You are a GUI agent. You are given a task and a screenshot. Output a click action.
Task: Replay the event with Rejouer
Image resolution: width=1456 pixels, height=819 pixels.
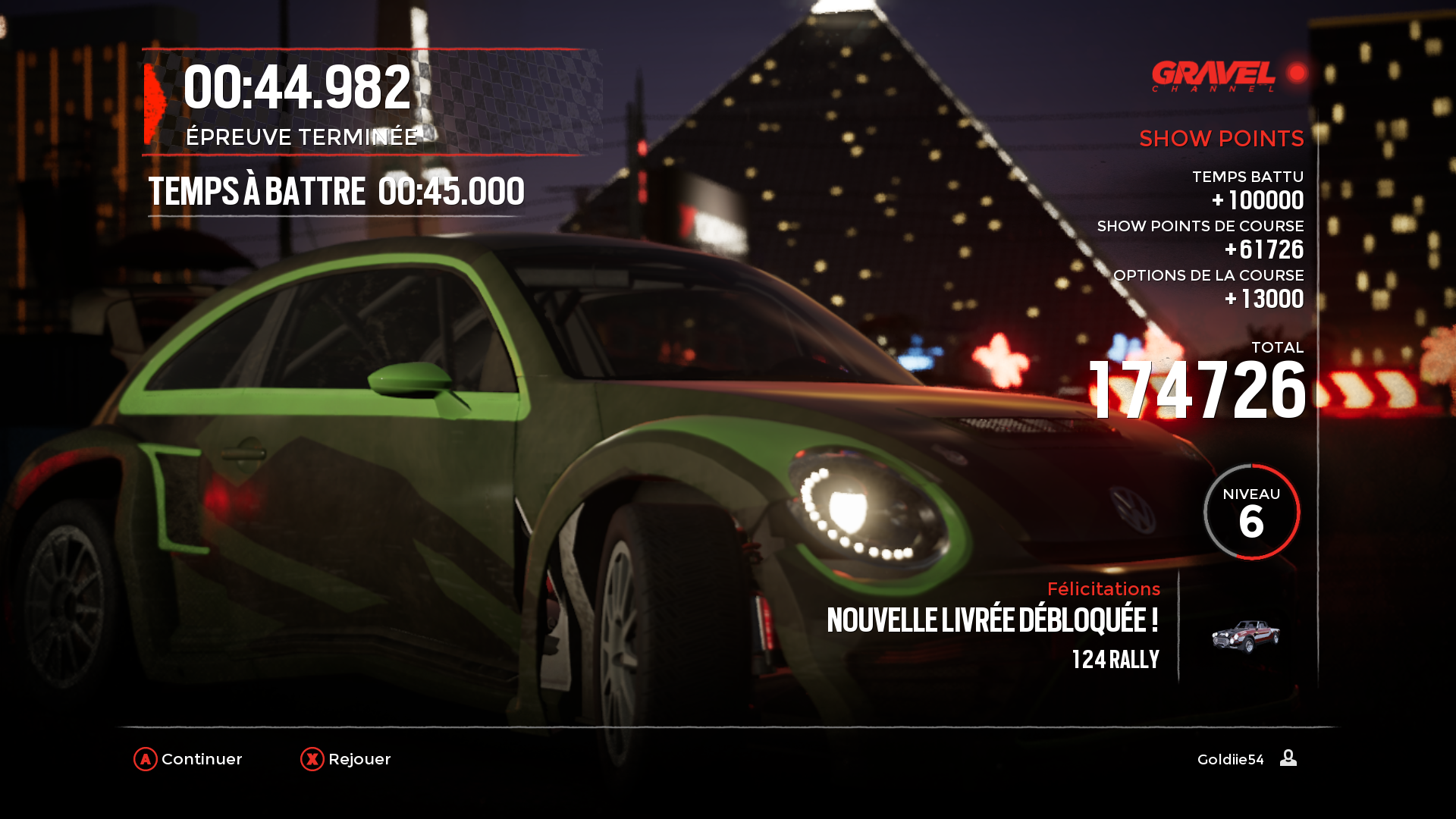(x=346, y=759)
